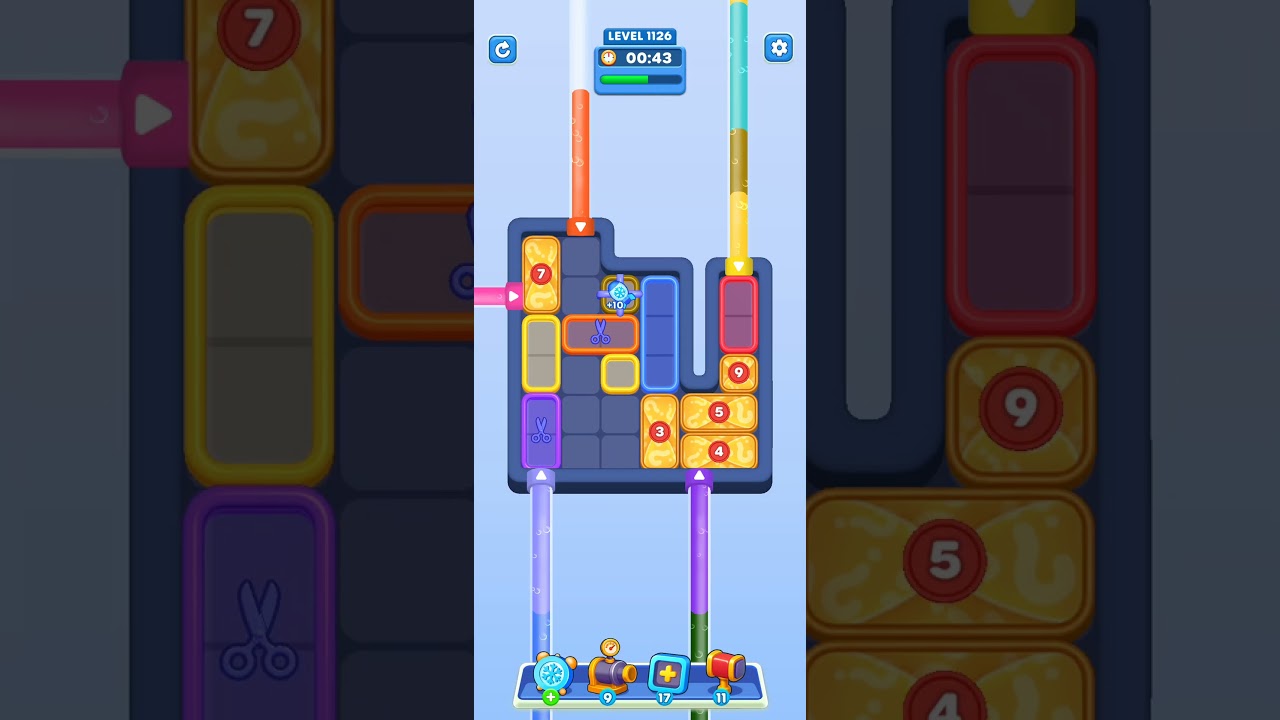Image resolution: width=1280 pixels, height=720 pixels.
Task: Tap the clock icon beside the timer
Action: [x=608, y=58]
